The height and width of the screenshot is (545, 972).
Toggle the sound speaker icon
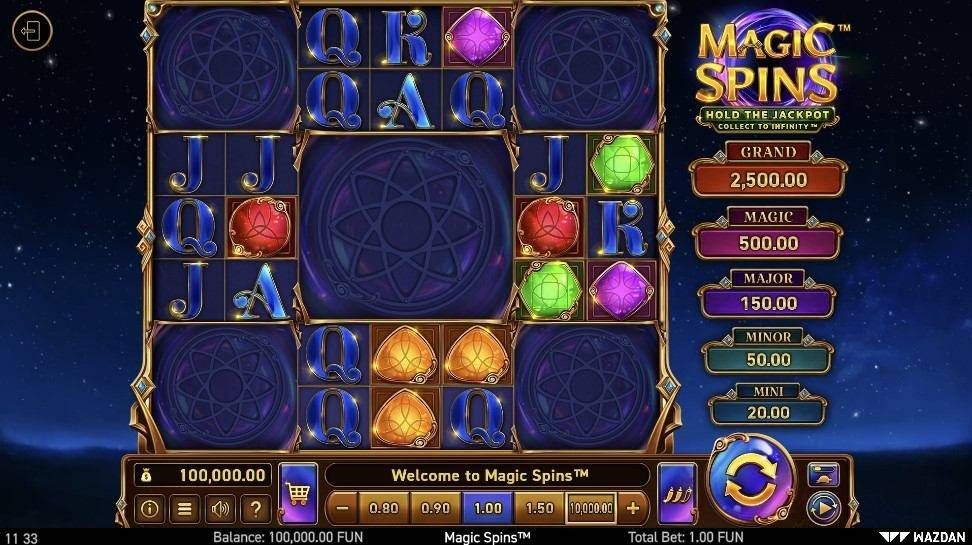point(219,509)
